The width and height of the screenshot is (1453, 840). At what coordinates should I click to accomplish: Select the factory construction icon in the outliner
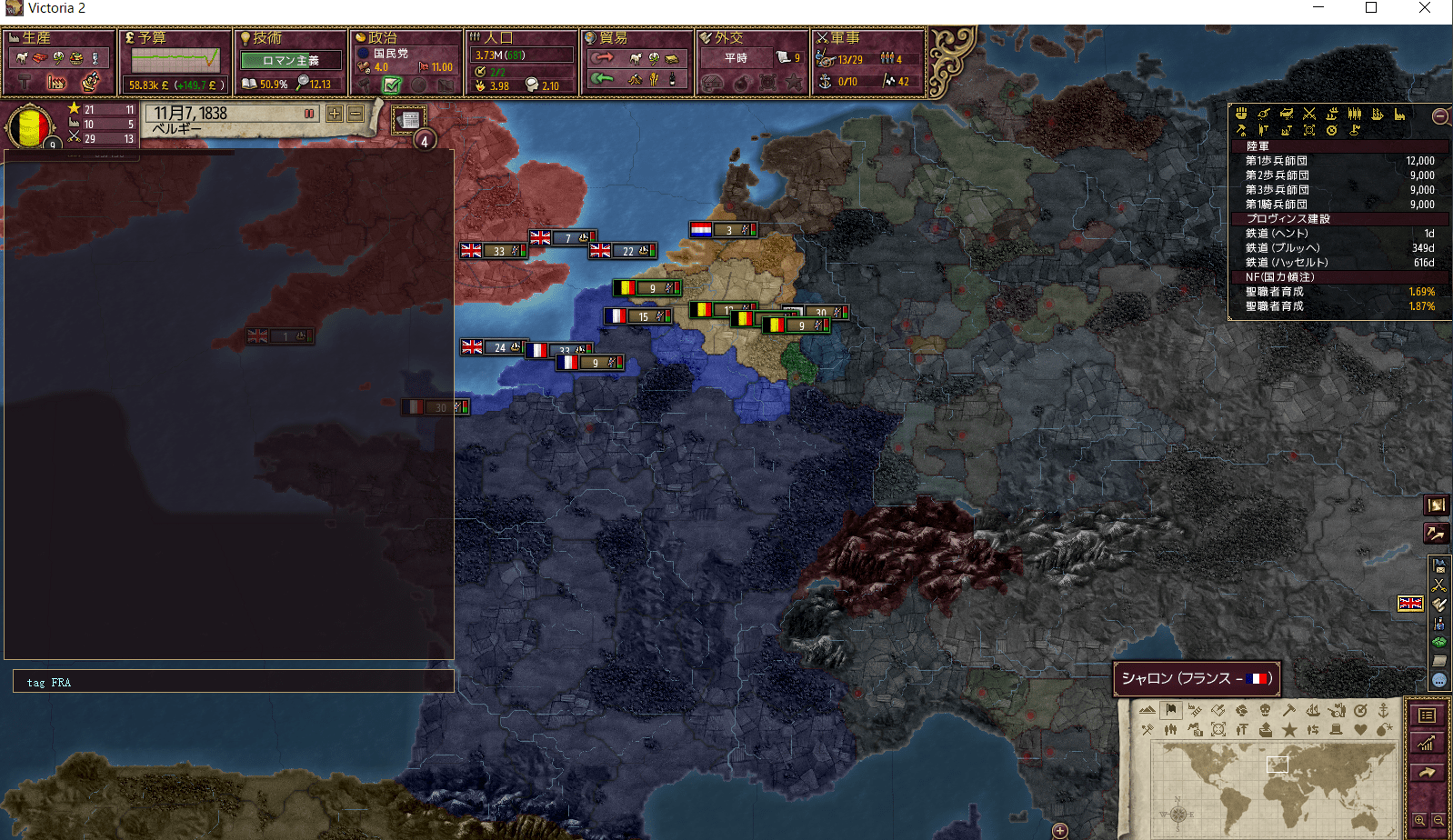tap(1399, 115)
